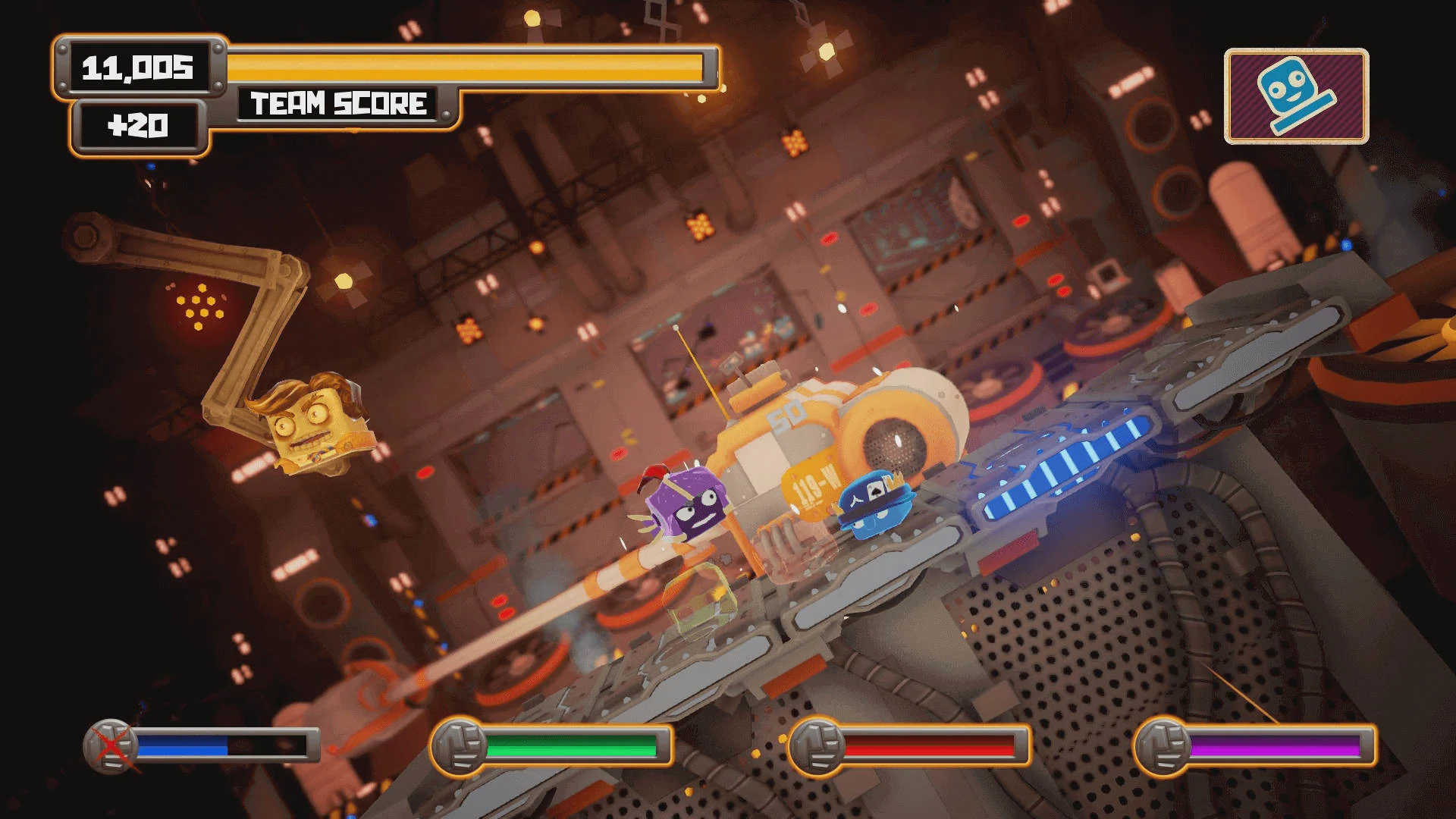Image resolution: width=1456 pixels, height=819 pixels.
Task: Toggle the eliminated state on the blue player bar
Action: 108,746
